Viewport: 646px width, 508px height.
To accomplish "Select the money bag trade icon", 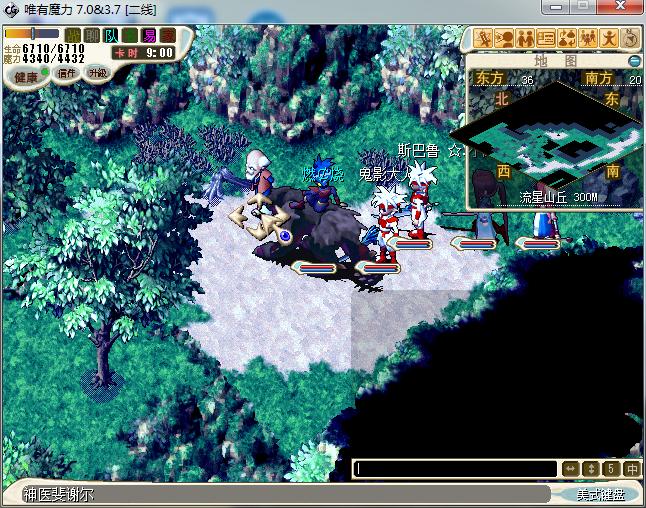I will [x=567, y=38].
